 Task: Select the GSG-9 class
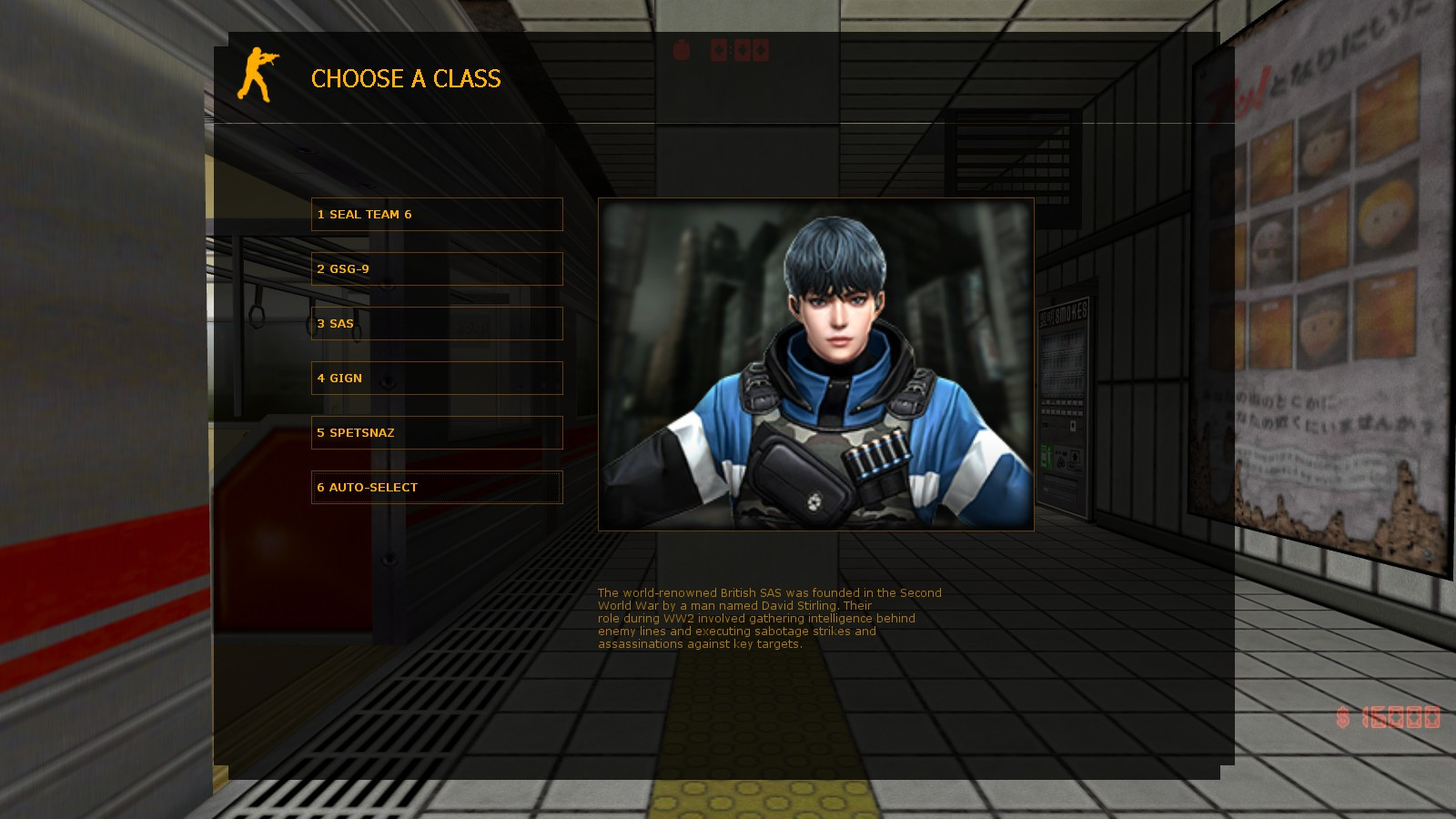coord(437,268)
